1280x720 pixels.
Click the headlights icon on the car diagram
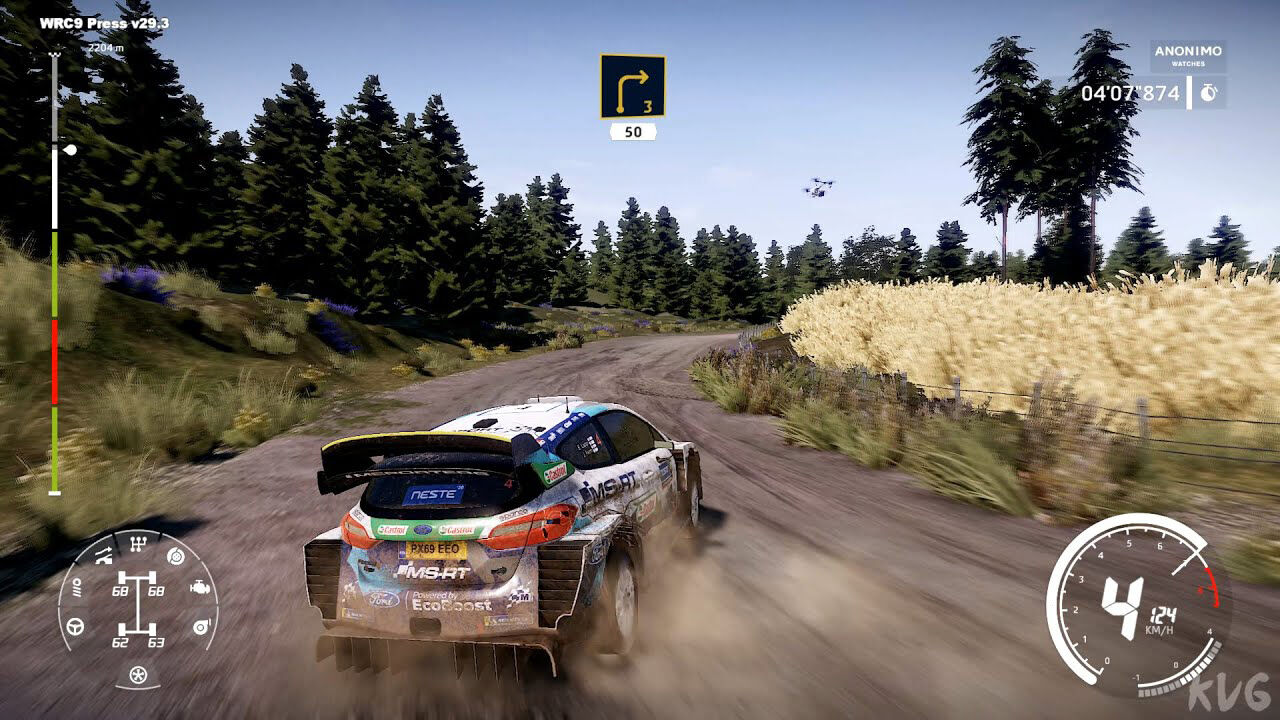click(x=78, y=587)
